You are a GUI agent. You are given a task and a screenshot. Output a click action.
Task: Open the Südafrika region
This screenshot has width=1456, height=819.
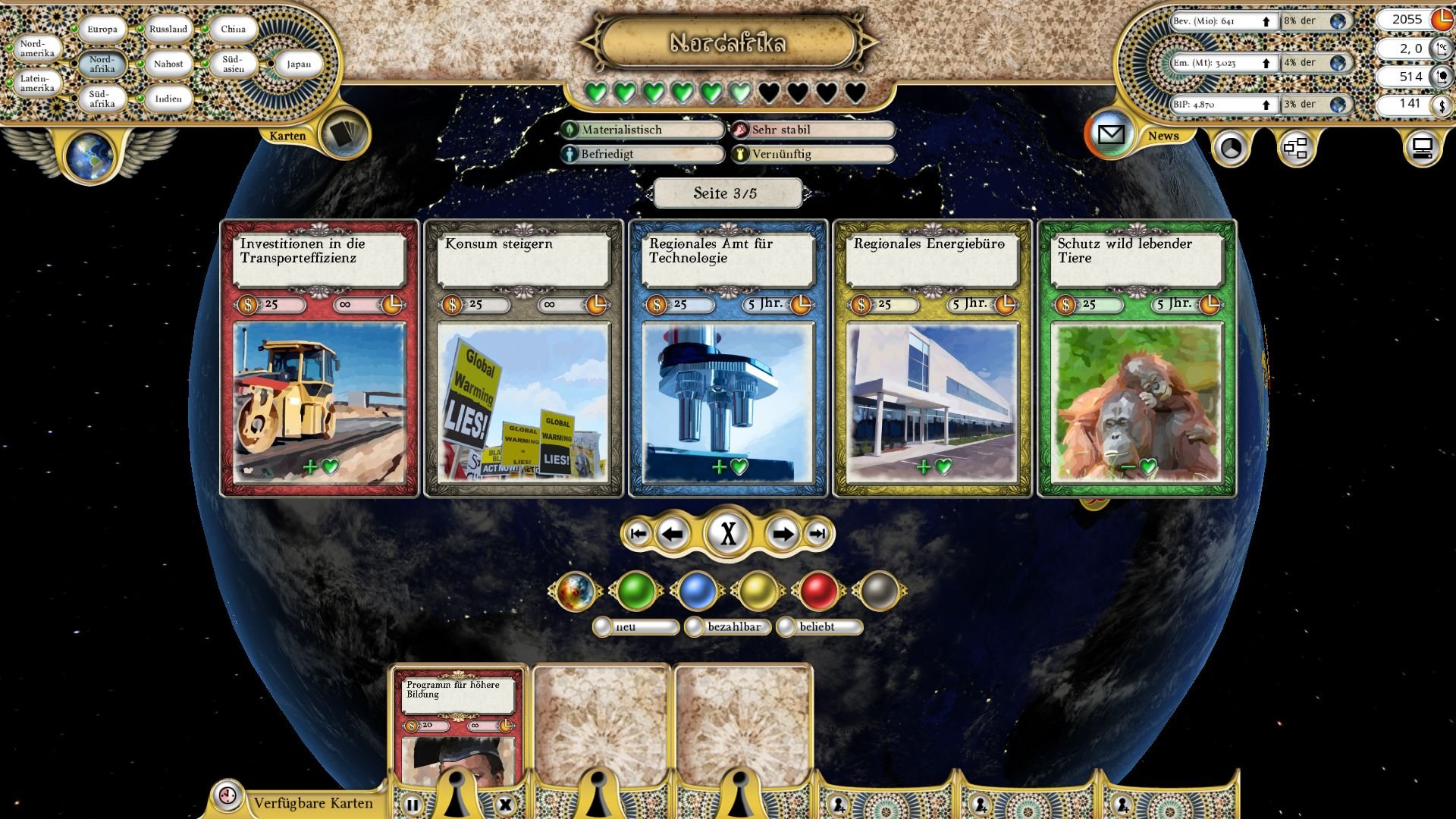[102, 99]
